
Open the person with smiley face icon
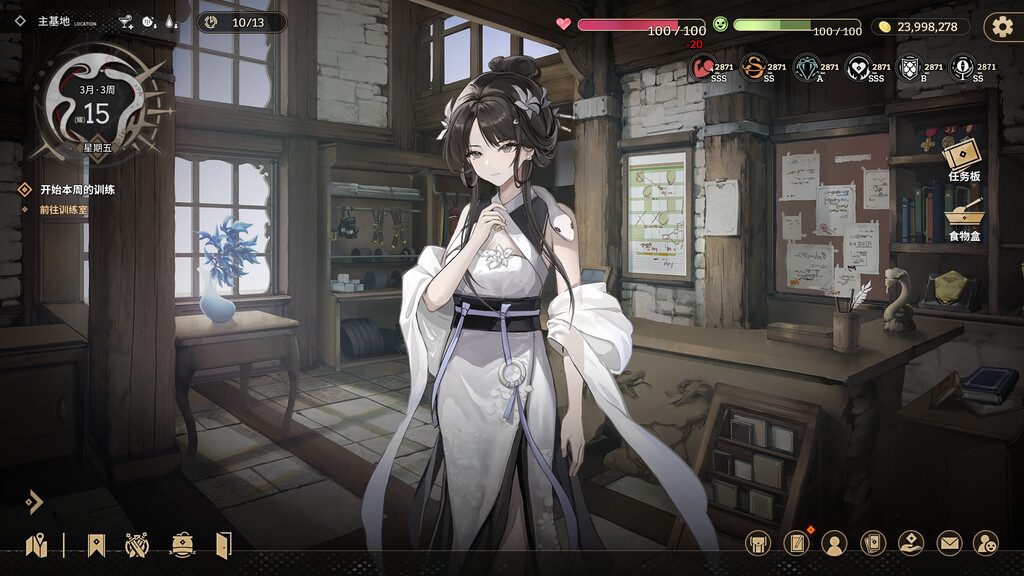point(986,543)
